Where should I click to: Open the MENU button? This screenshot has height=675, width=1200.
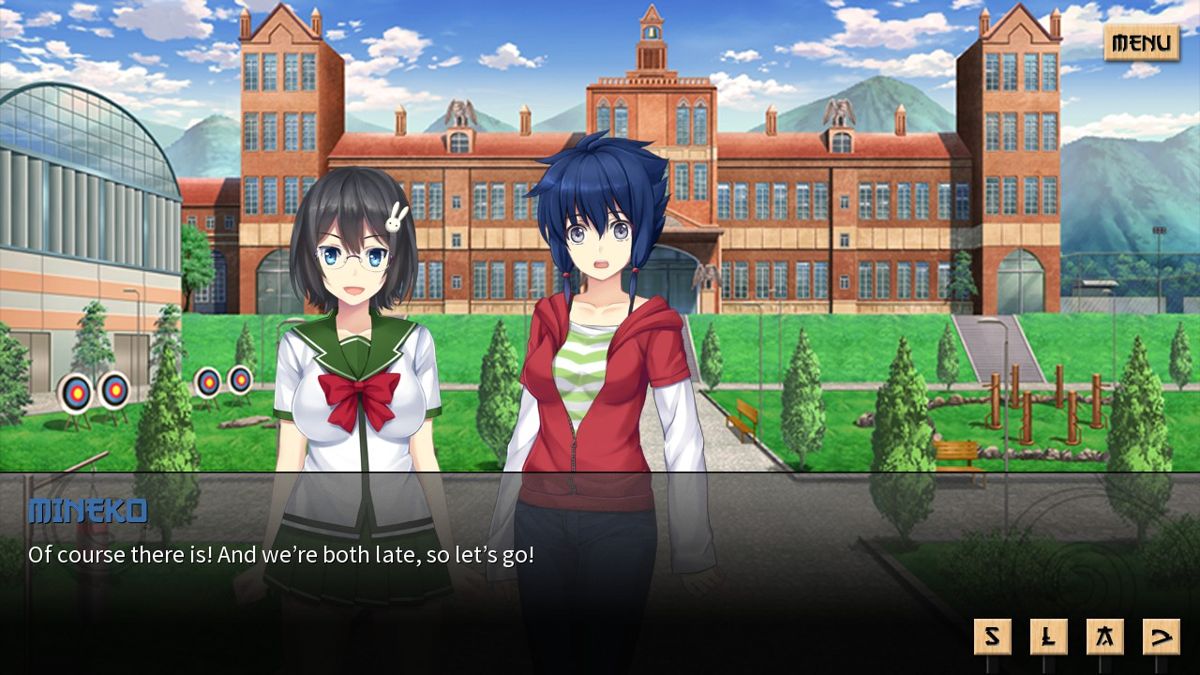point(1141,43)
